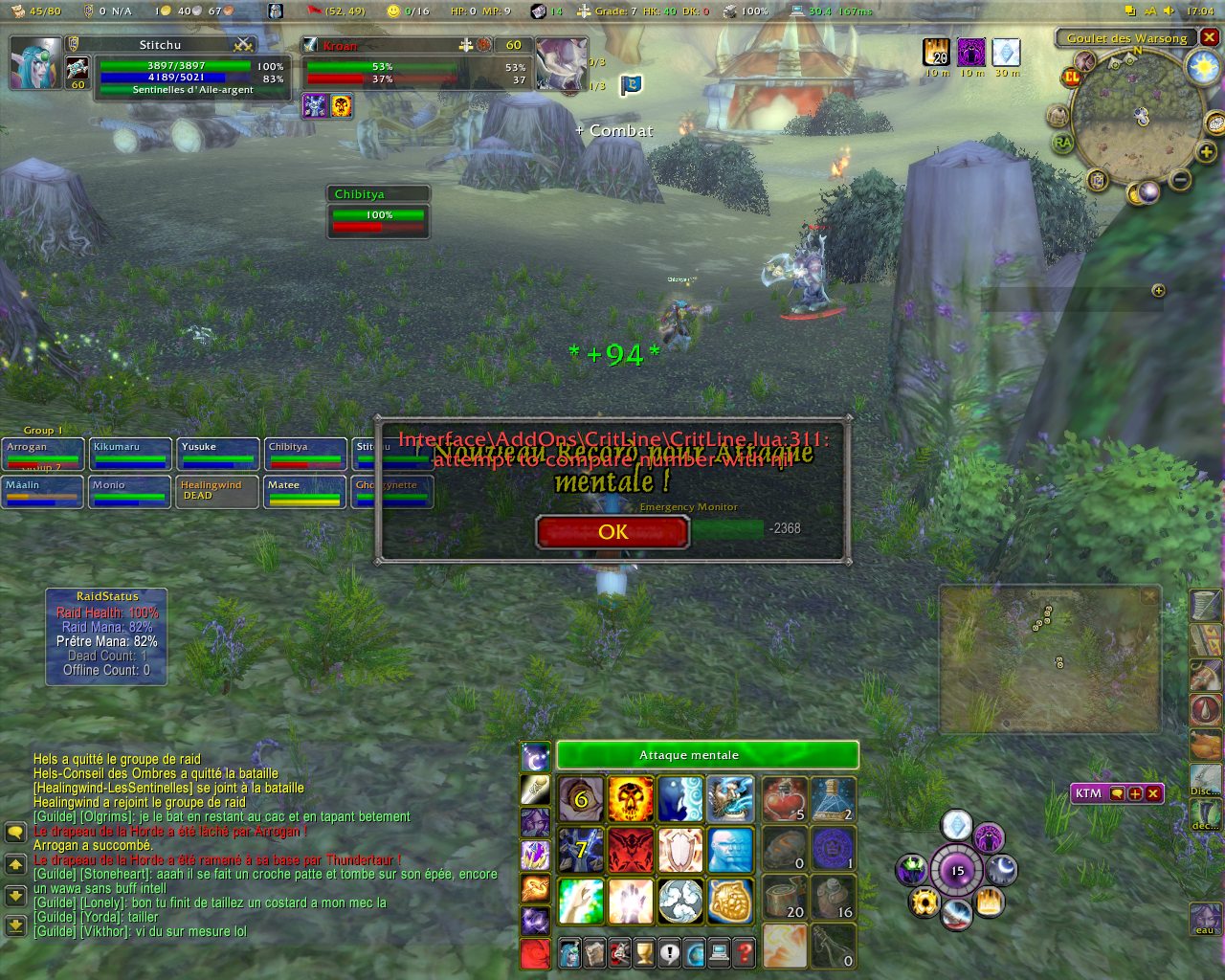Toggle the day/night sun indicator

click(x=1201, y=67)
